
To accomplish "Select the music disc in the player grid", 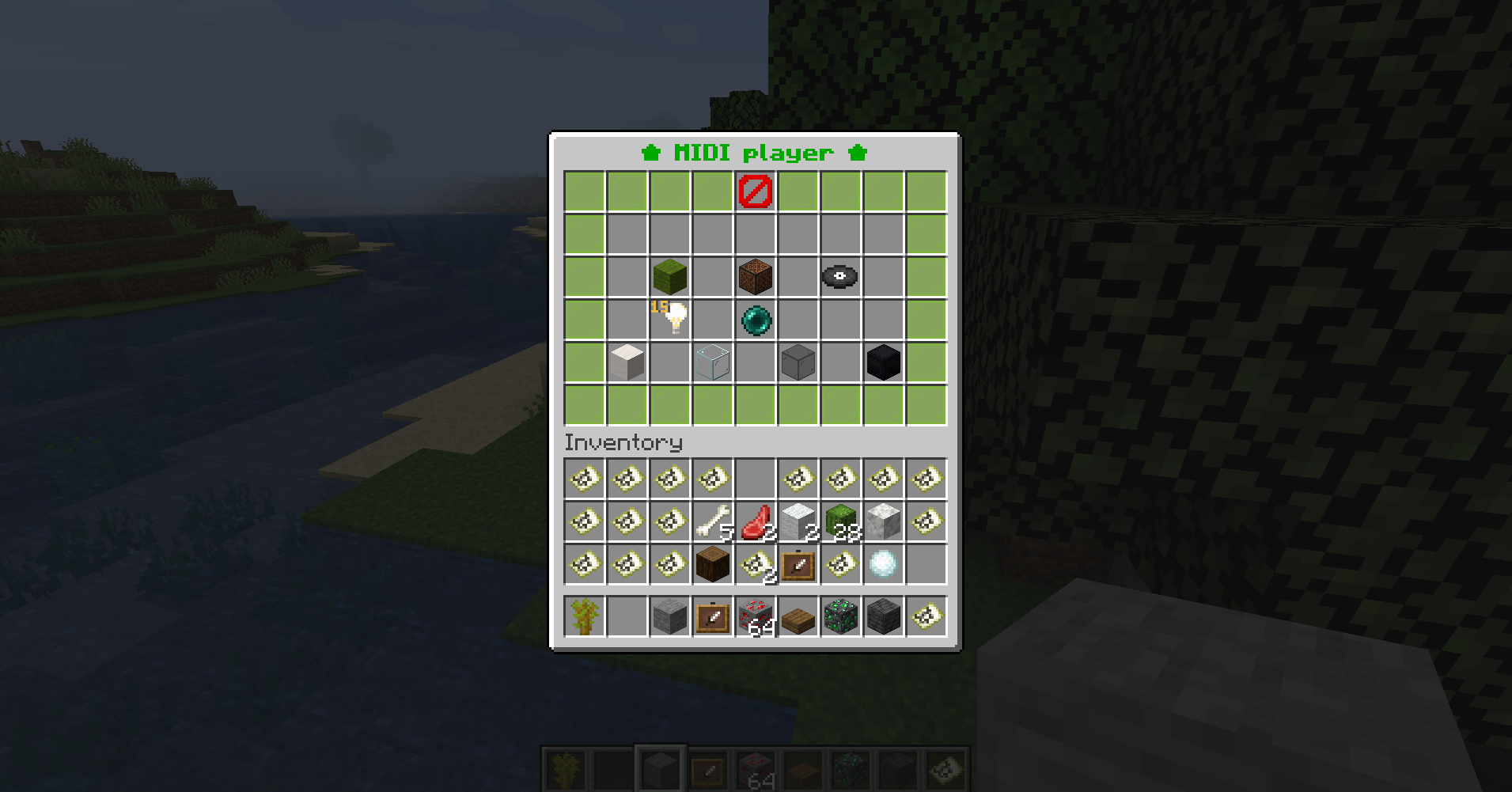I will click(840, 275).
